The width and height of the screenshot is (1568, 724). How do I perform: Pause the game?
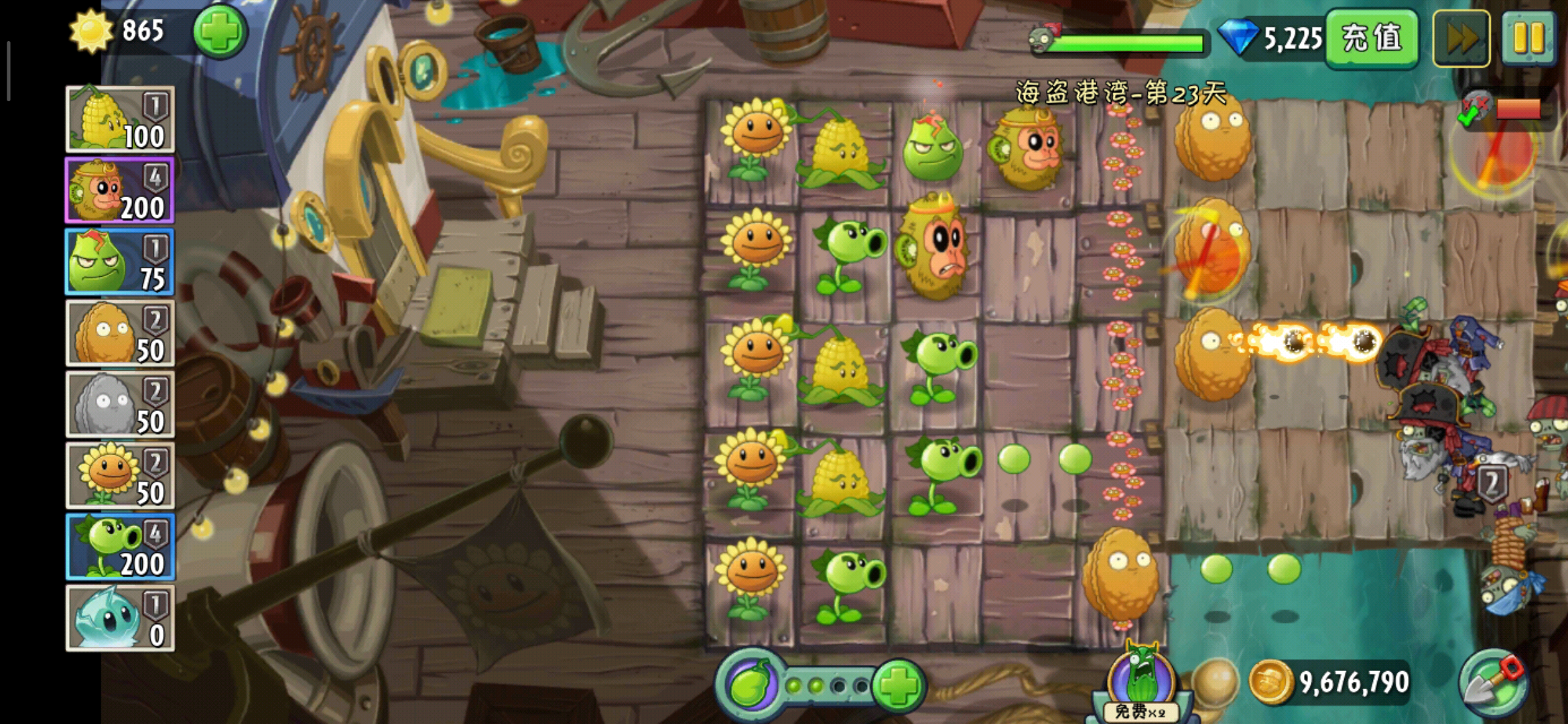click(x=1528, y=38)
